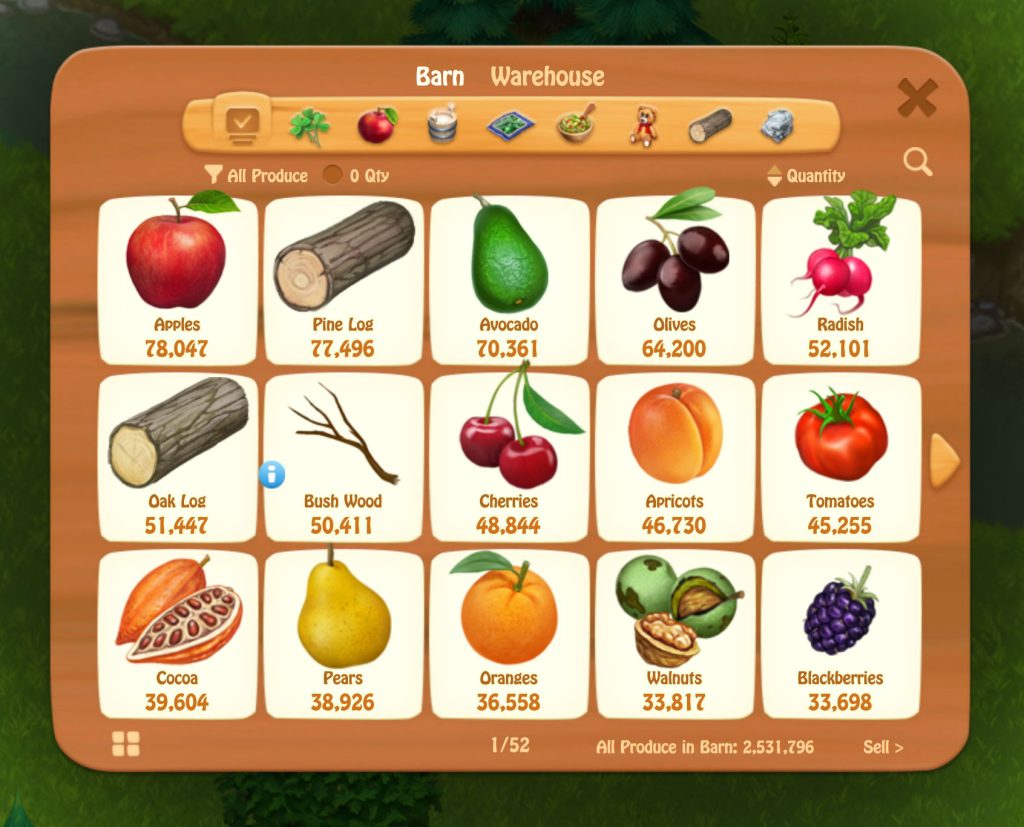Pick the Avocado tile
The image size is (1024, 827).
point(509,279)
